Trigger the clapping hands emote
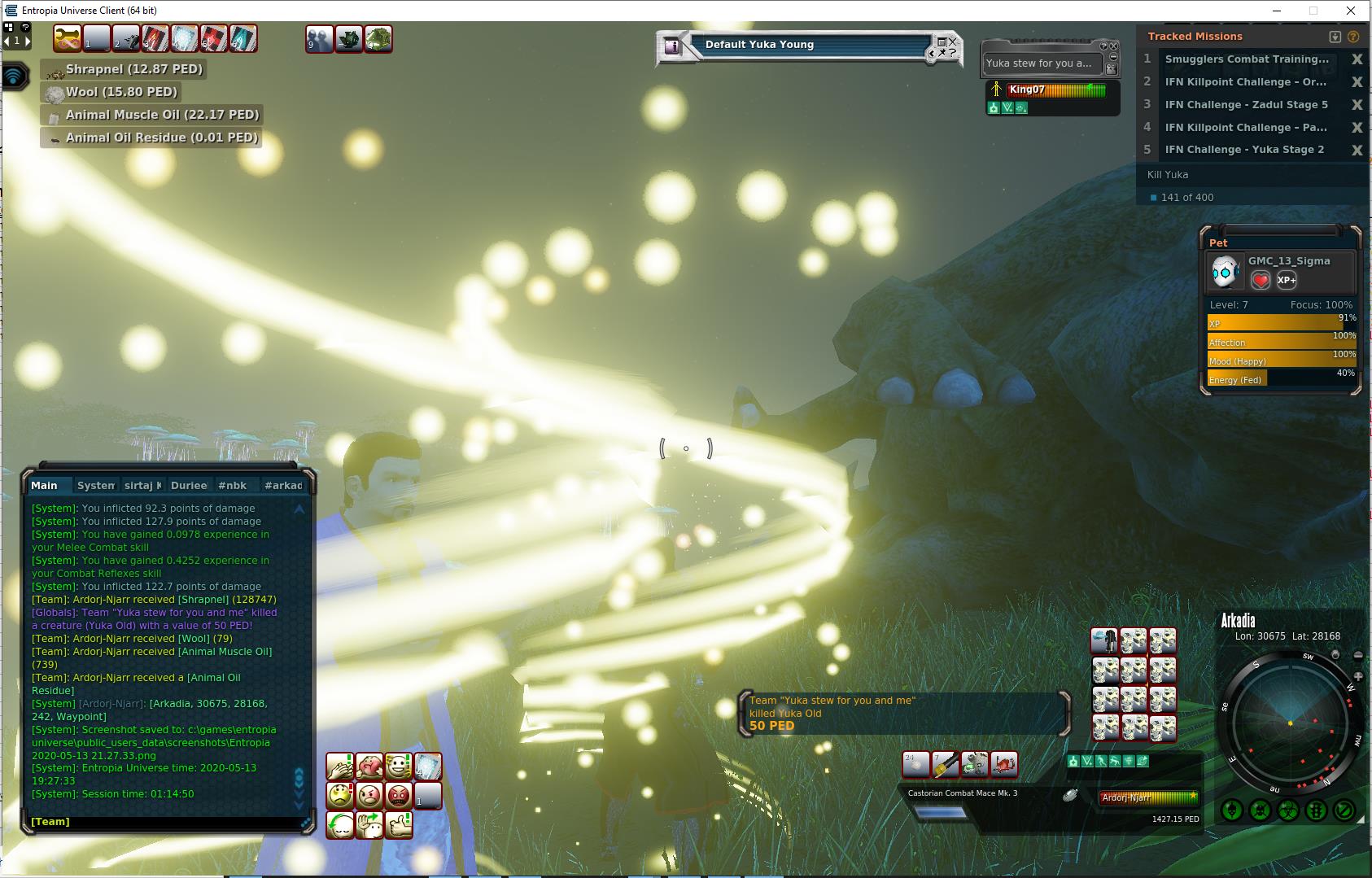Screen dimensions: 1372x878 [340, 766]
